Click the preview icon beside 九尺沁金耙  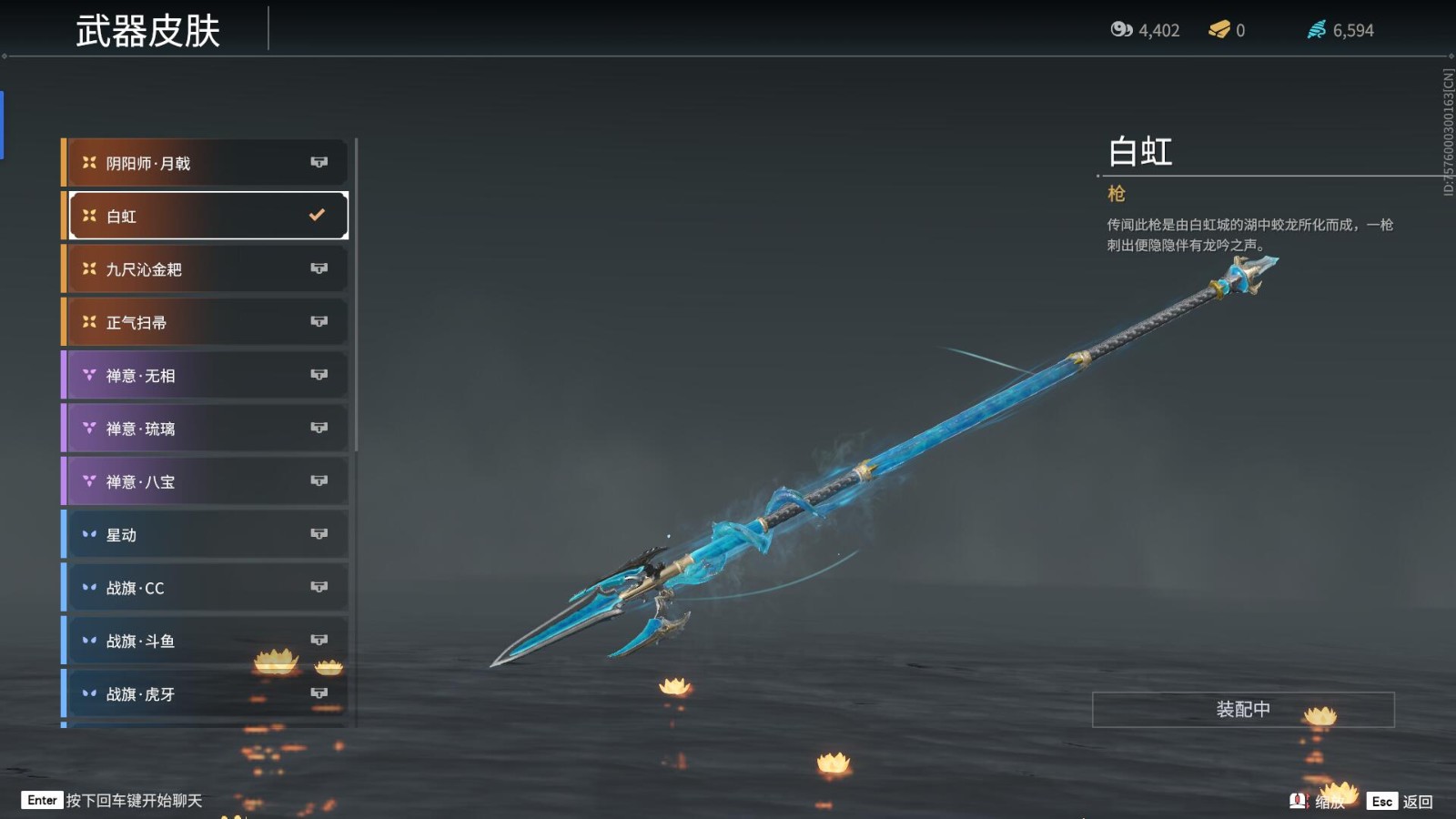pos(319,268)
